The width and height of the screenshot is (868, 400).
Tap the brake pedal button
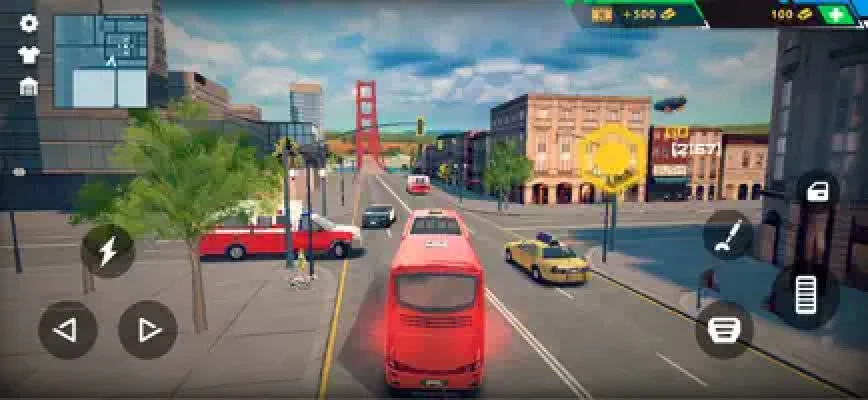(x=724, y=329)
